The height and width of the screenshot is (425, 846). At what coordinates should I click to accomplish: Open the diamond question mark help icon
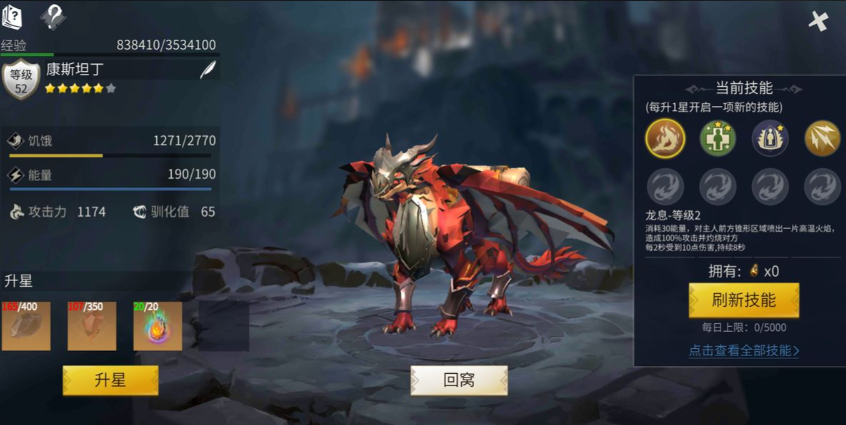53,15
